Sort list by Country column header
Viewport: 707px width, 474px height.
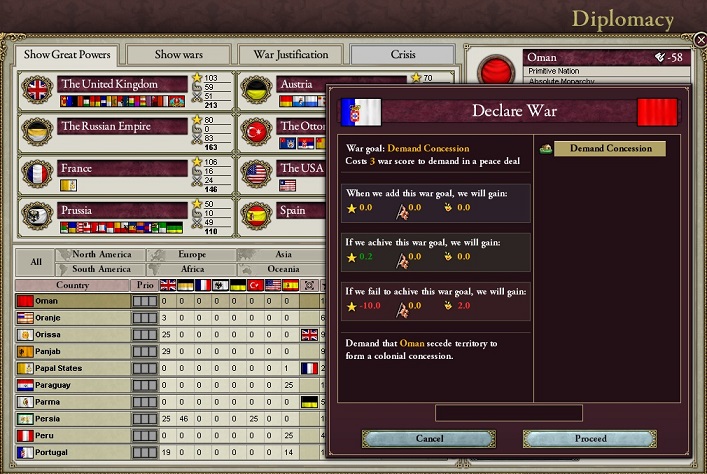tap(72, 285)
